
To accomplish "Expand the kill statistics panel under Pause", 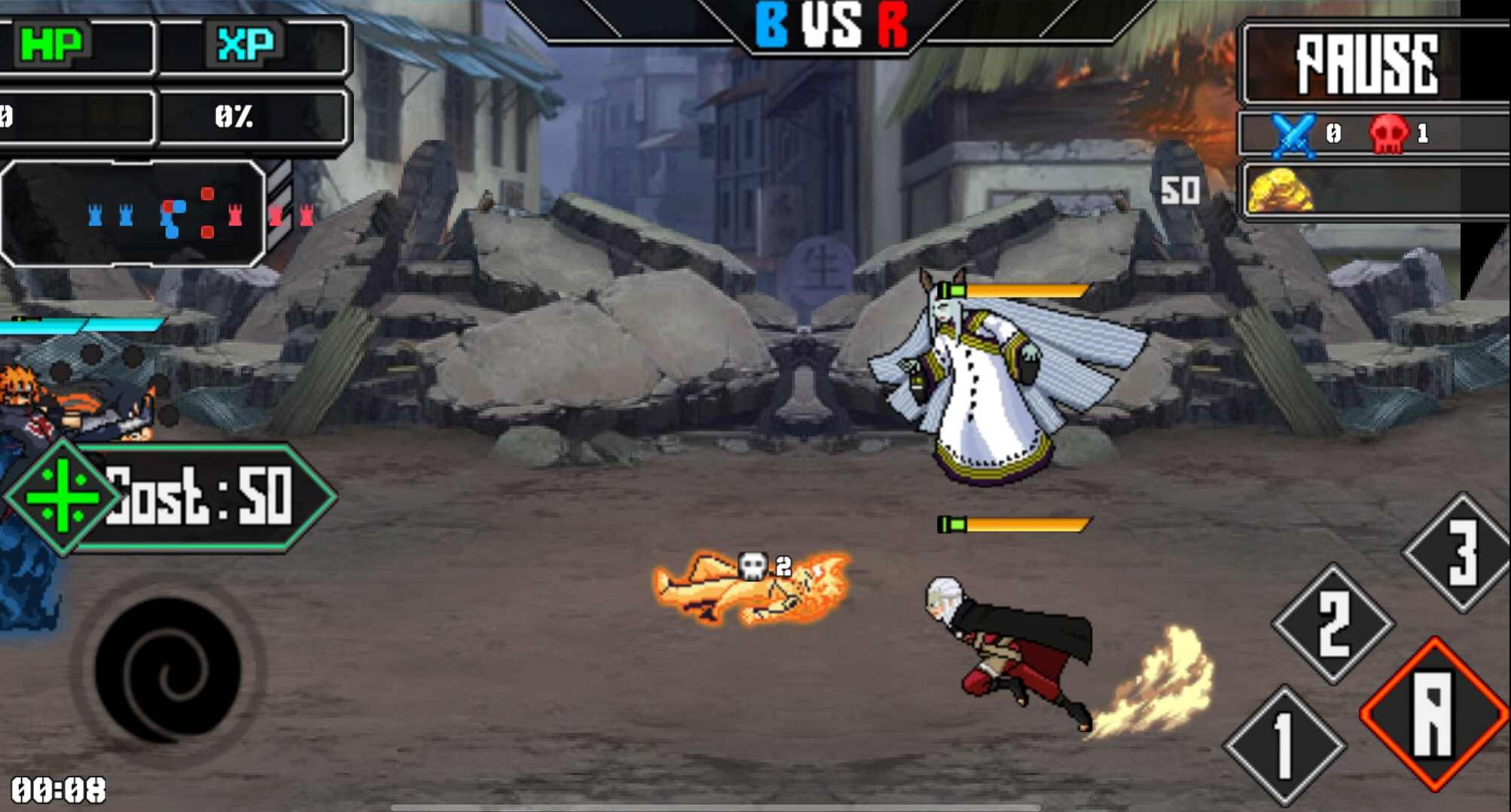I will coord(1375,134).
